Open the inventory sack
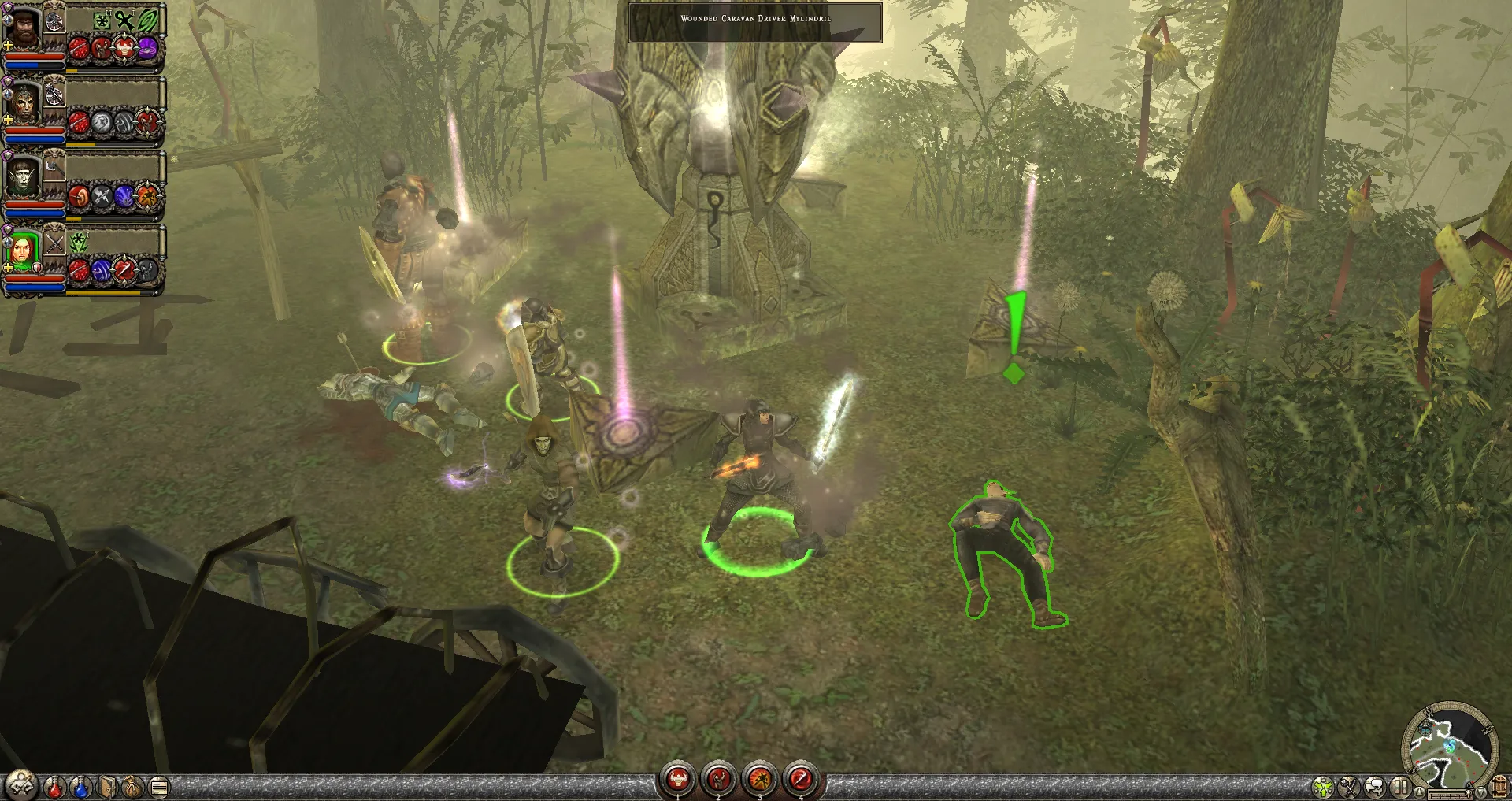The image size is (1512, 801). [132, 786]
